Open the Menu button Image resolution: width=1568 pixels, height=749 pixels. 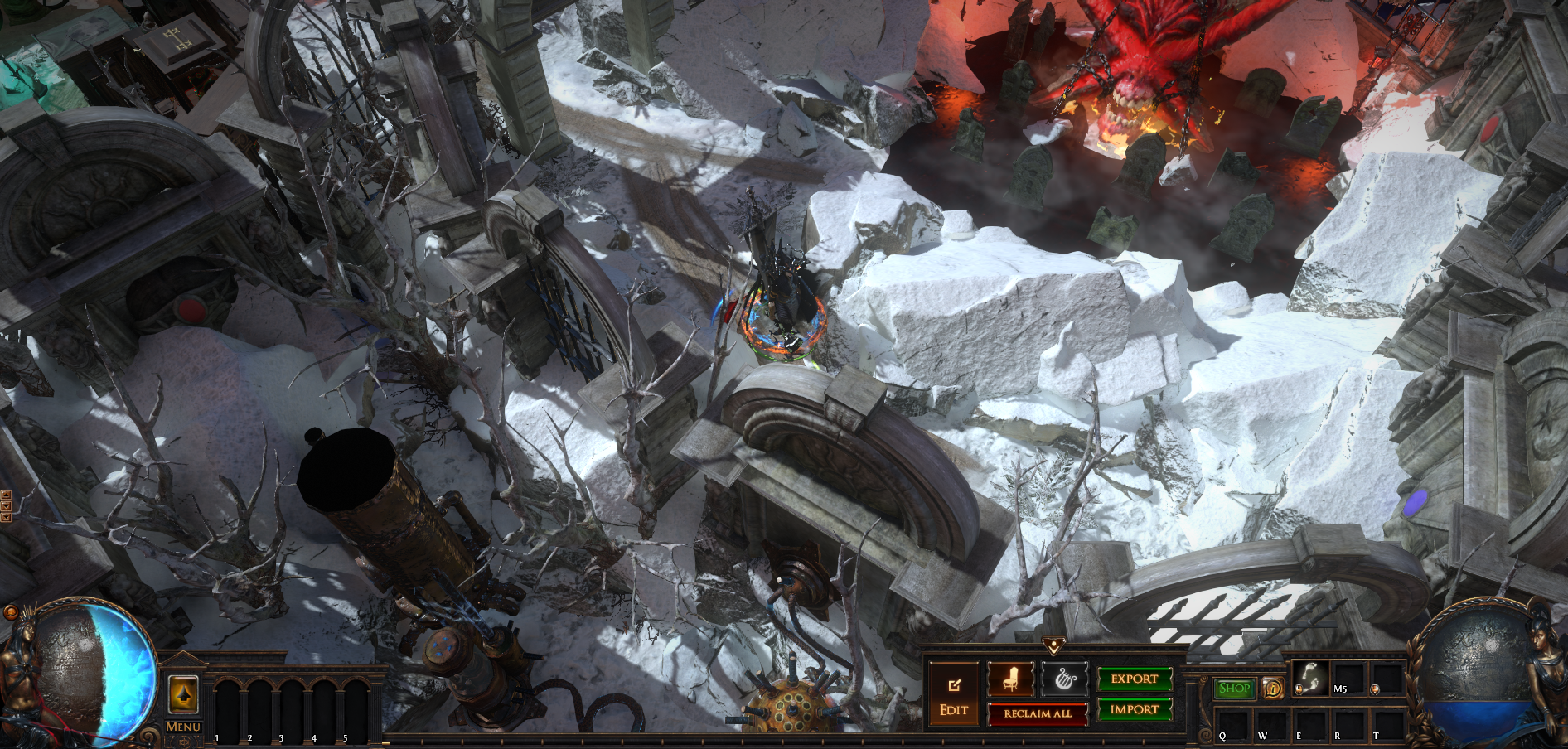(183, 727)
